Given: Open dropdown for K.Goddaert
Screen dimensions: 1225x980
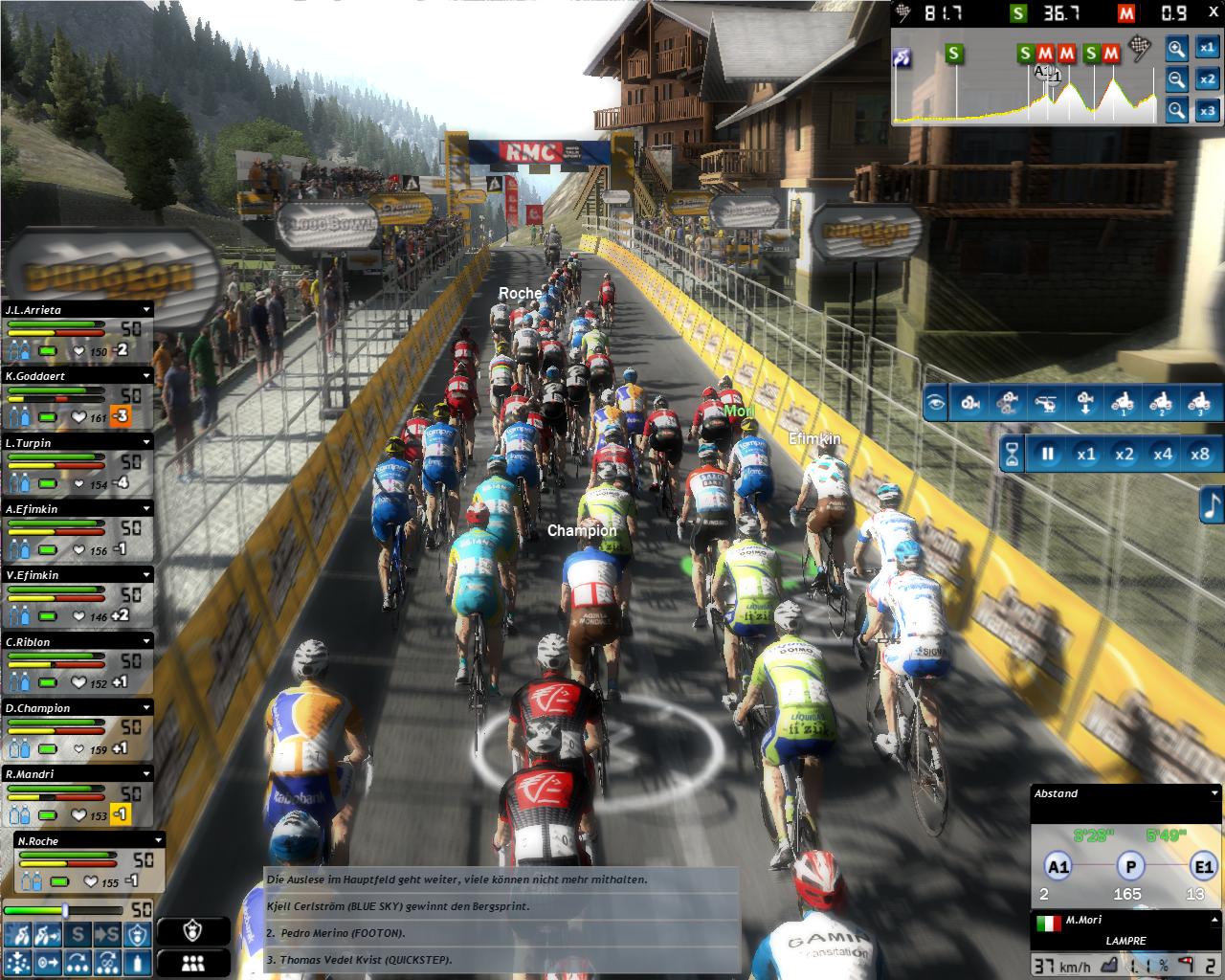Looking at the screenshot, I should pos(146,376).
